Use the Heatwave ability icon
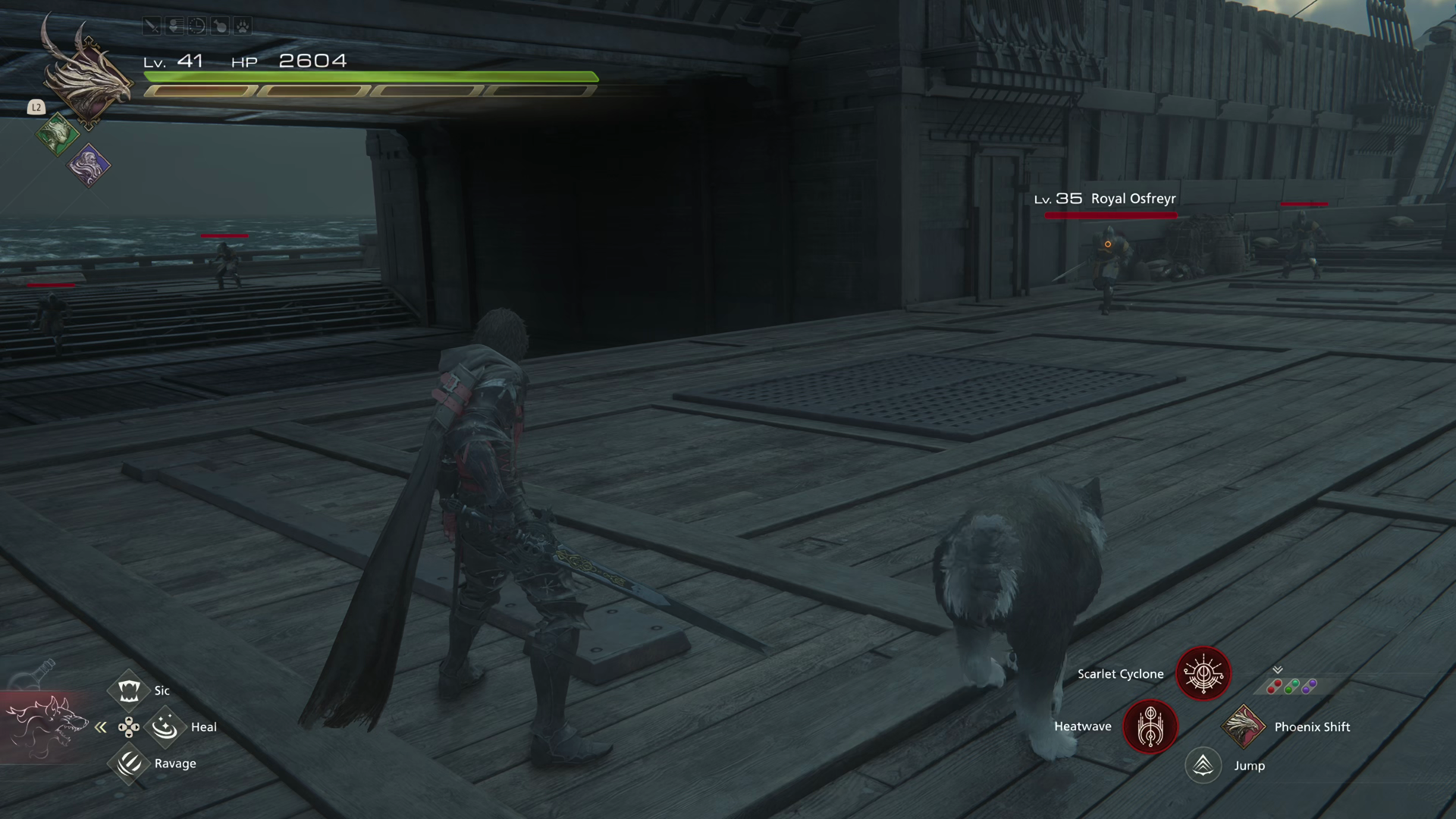This screenshot has height=819, width=1456. (1150, 726)
